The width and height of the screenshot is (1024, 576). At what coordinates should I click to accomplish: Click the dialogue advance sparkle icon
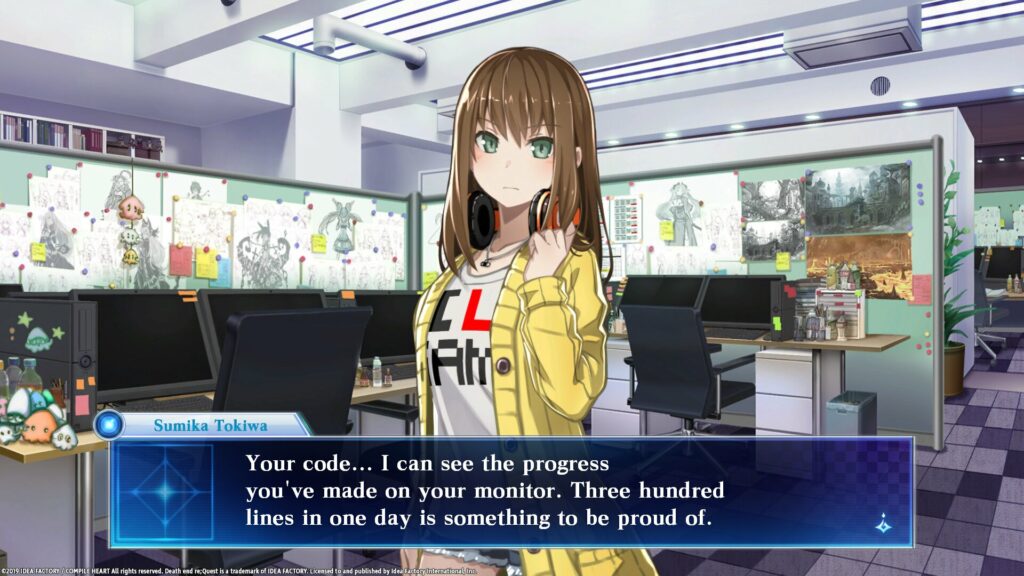pos(883,523)
